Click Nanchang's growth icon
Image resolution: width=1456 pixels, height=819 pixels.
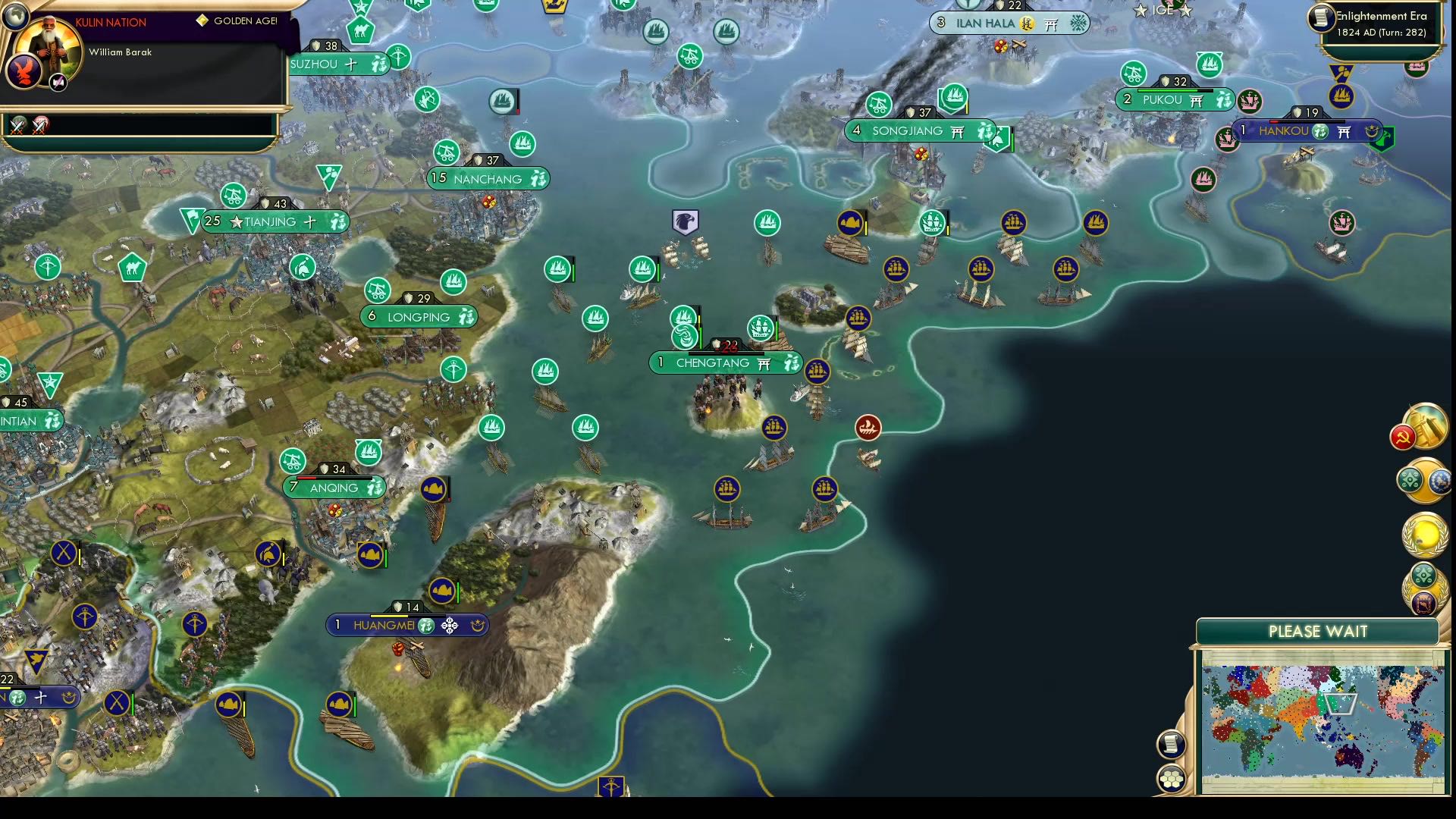point(538,179)
